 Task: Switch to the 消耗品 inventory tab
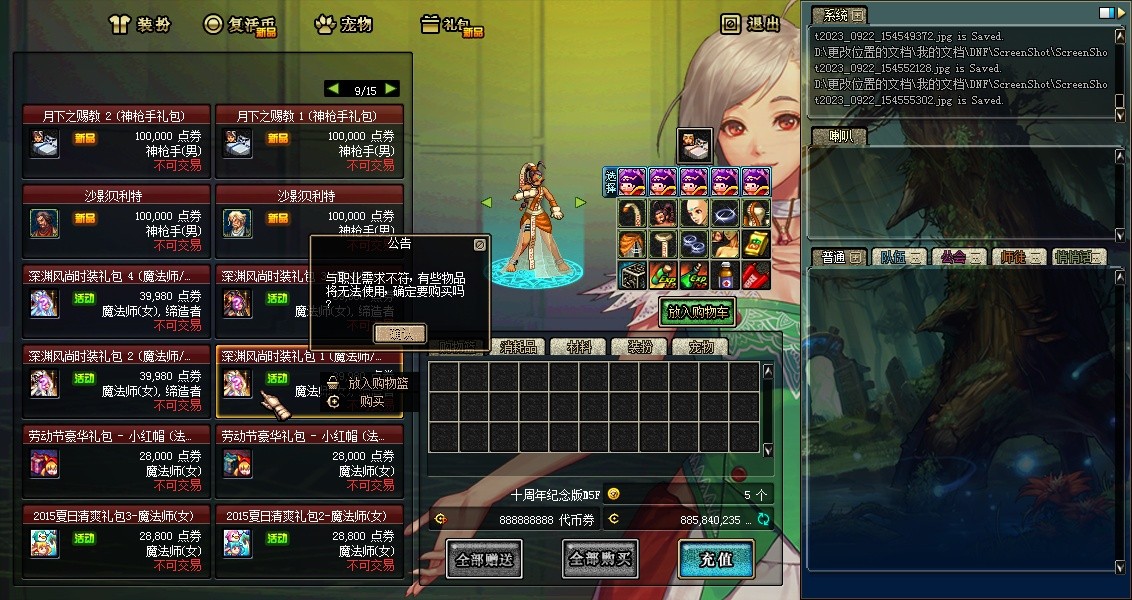coord(518,347)
